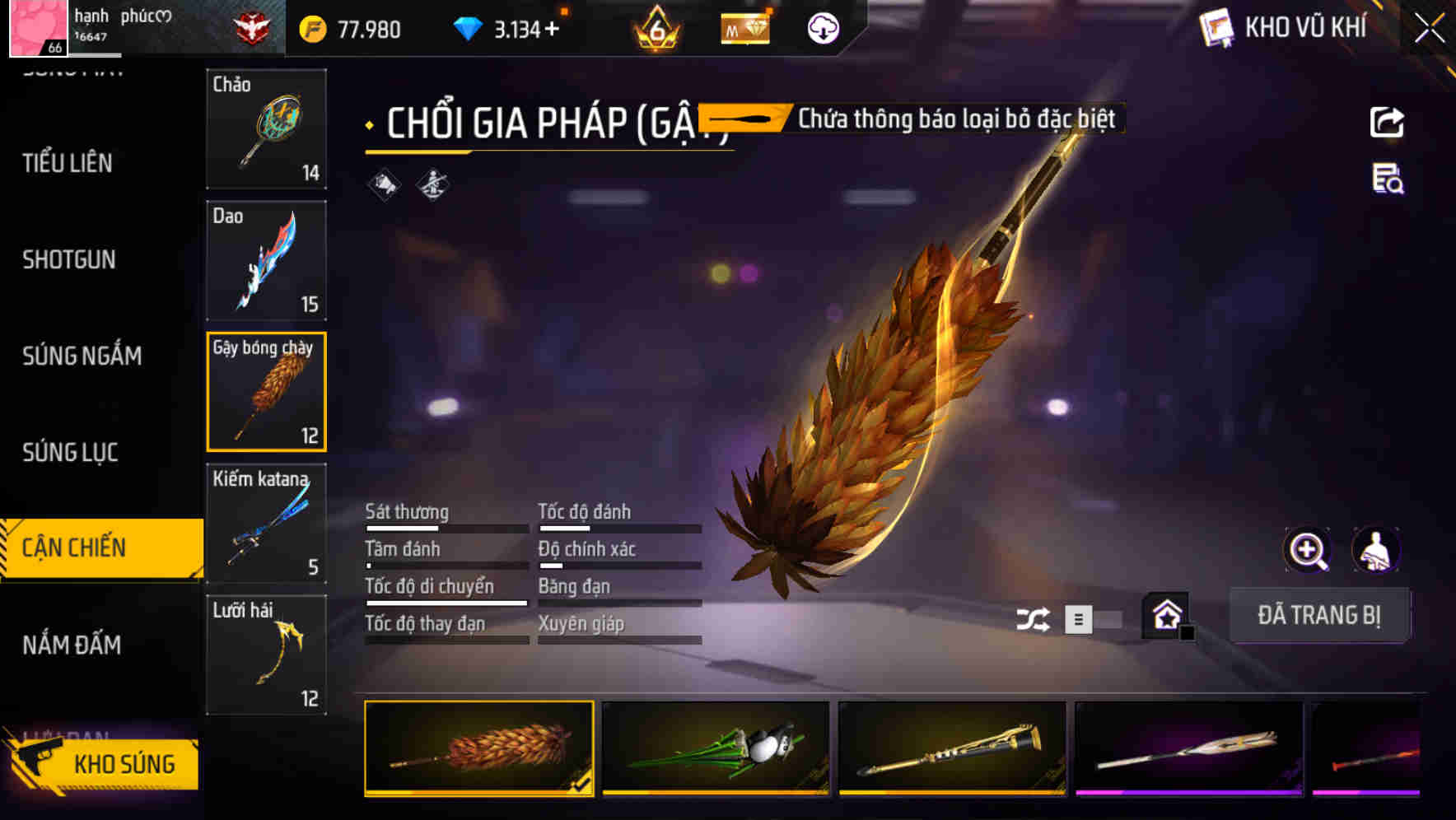
Task: Select the magnifier zoom preview icon
Action: [1306, 549]
